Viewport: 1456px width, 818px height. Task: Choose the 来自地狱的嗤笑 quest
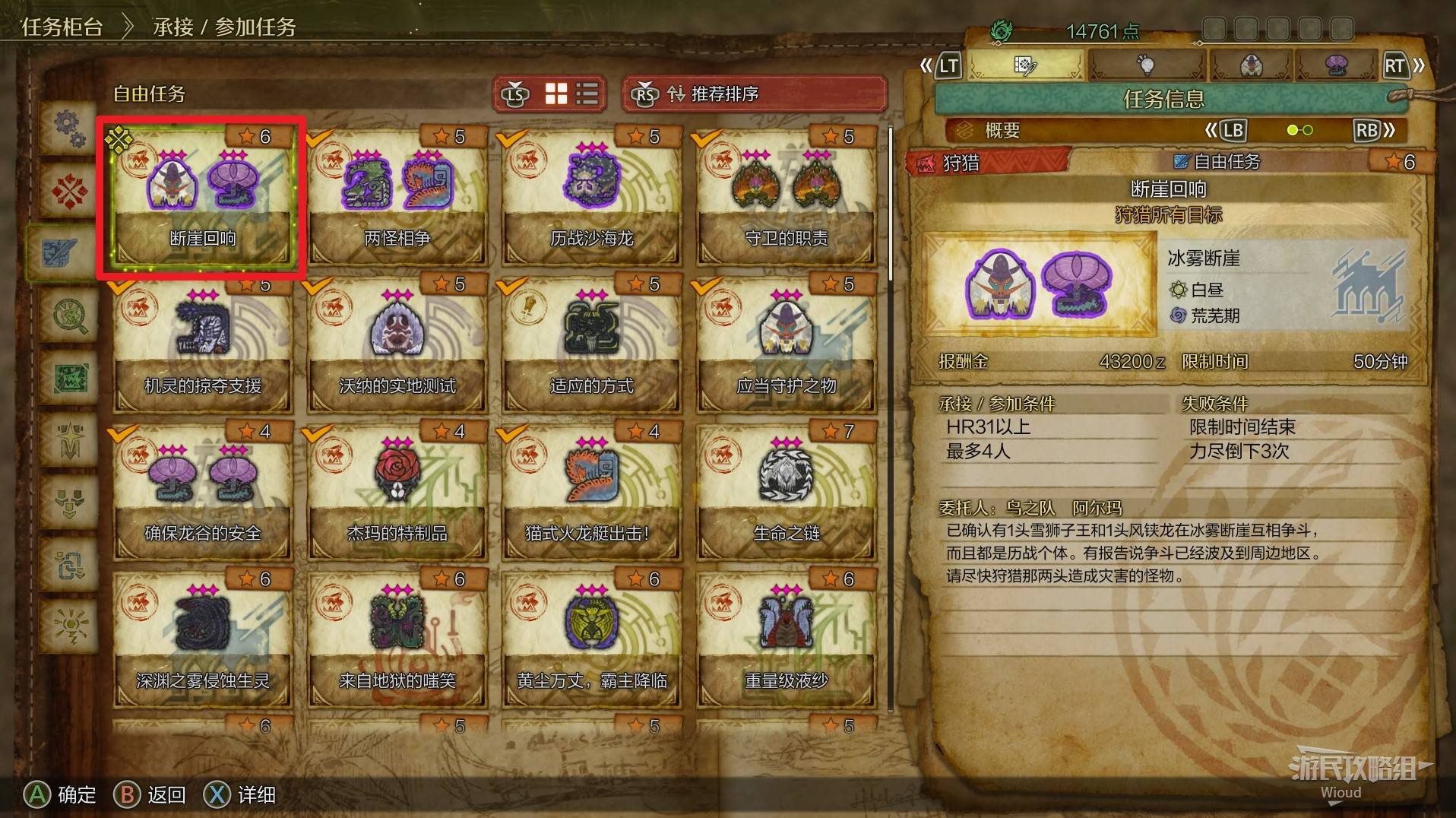click(397, 641)
